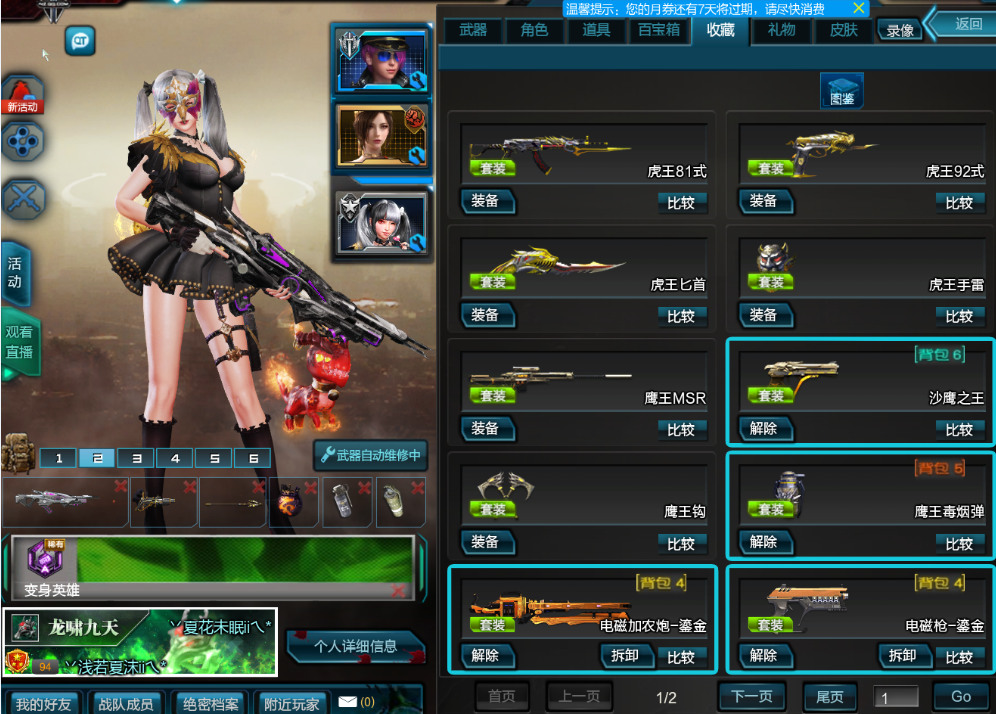This screenshot has height=714, width=996.
Task: Show the 百宝箱 tab
Action: click(x=659, y=30)
